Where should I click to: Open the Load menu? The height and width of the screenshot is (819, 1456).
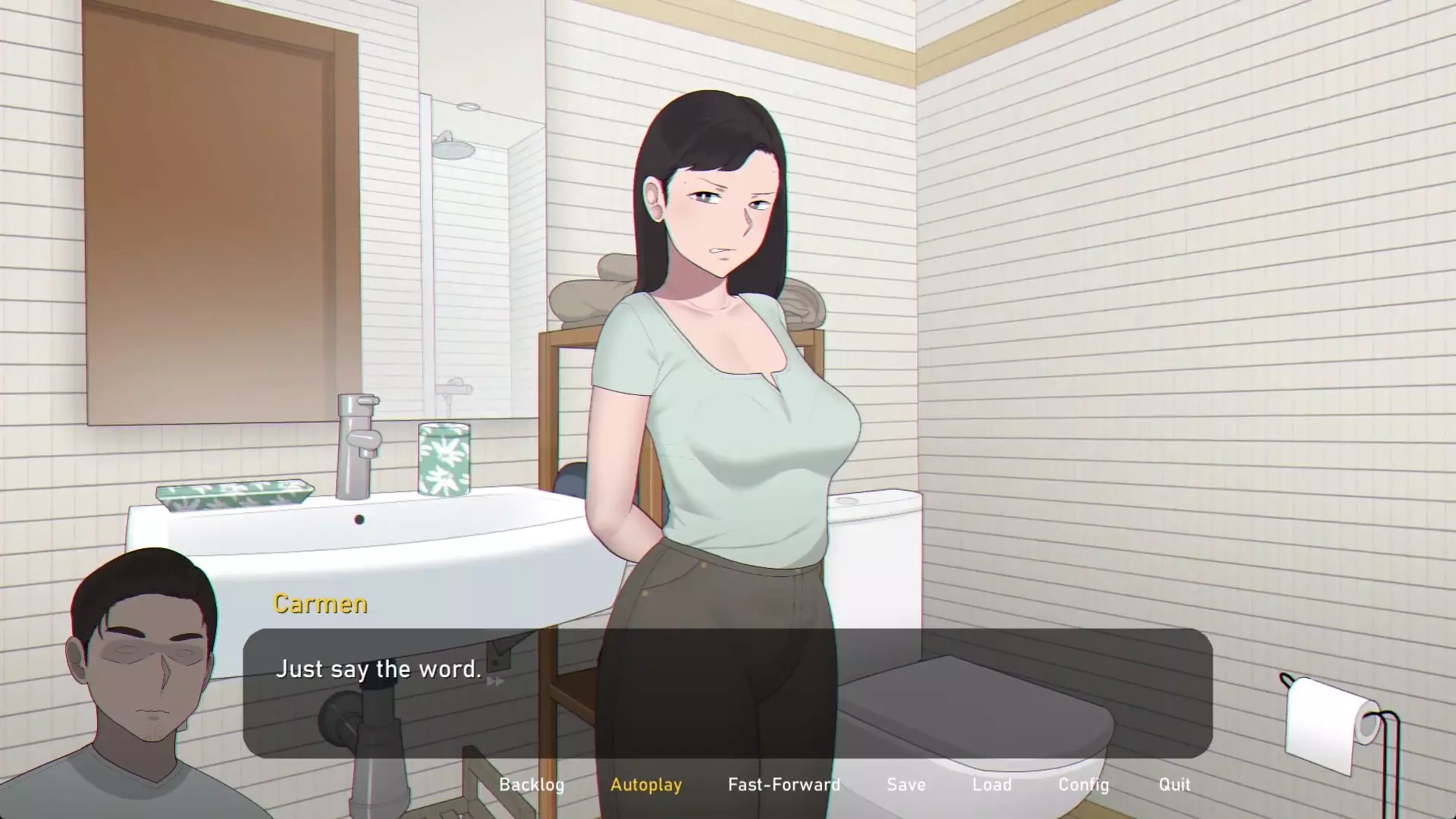(992, 784)
